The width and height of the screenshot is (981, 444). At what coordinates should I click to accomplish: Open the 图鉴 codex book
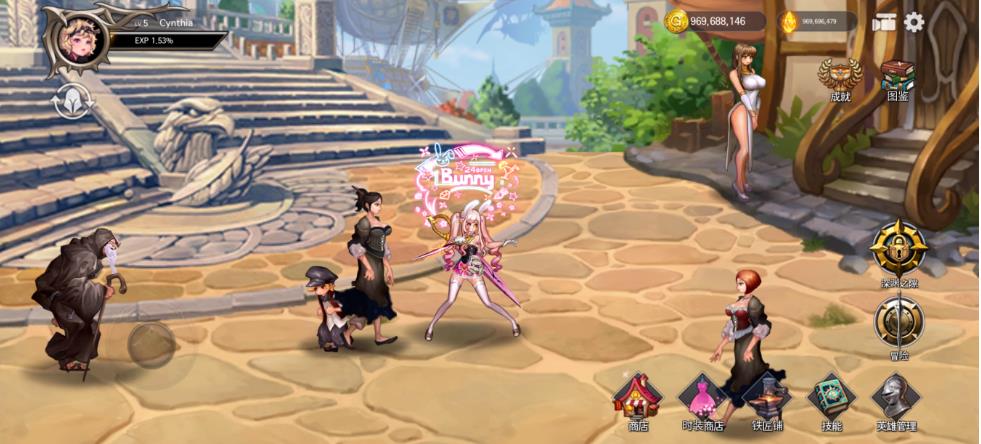pyautogui.click(x=897, y=78)
